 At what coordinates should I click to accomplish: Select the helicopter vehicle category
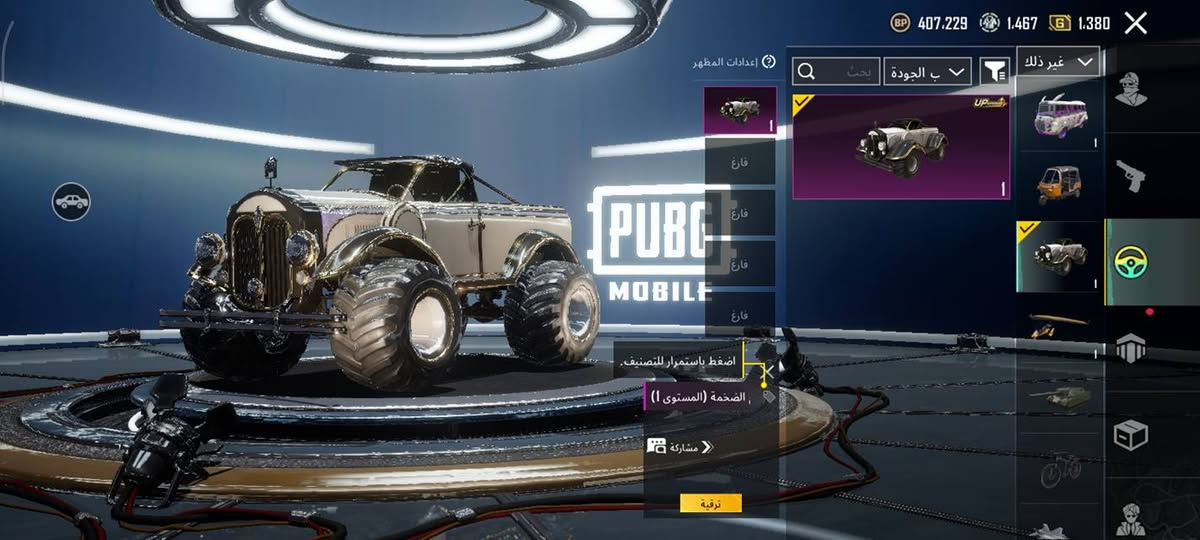1059,325
